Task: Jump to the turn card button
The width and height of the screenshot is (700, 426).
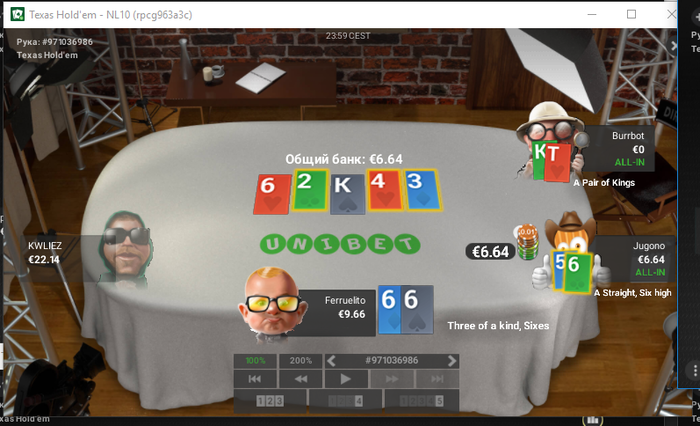Action: tap(346, 401)
